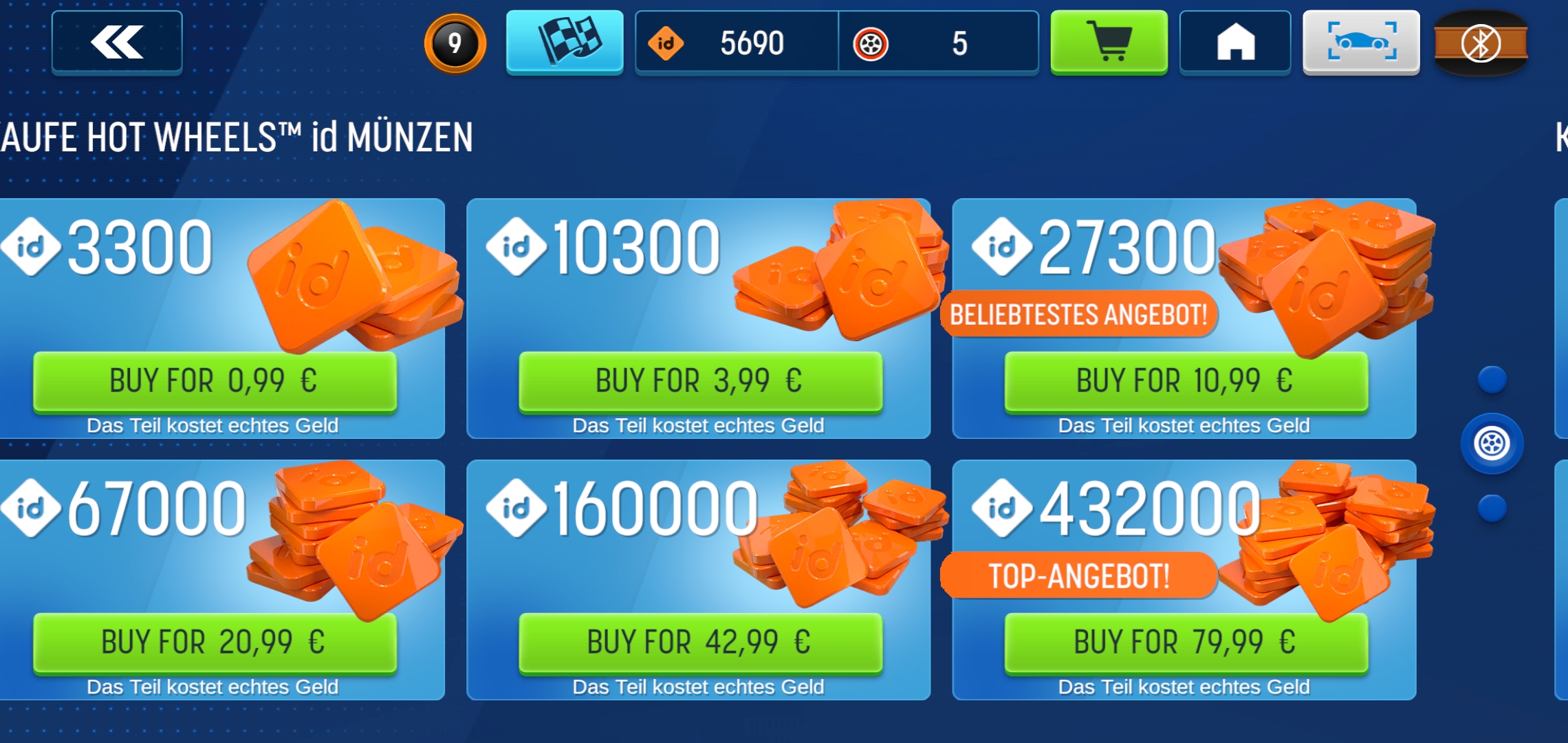This screenshot has width=1568, height=743.
Task: Purchase 27300 coins for 10,99 €
Action: point(1186,381)
